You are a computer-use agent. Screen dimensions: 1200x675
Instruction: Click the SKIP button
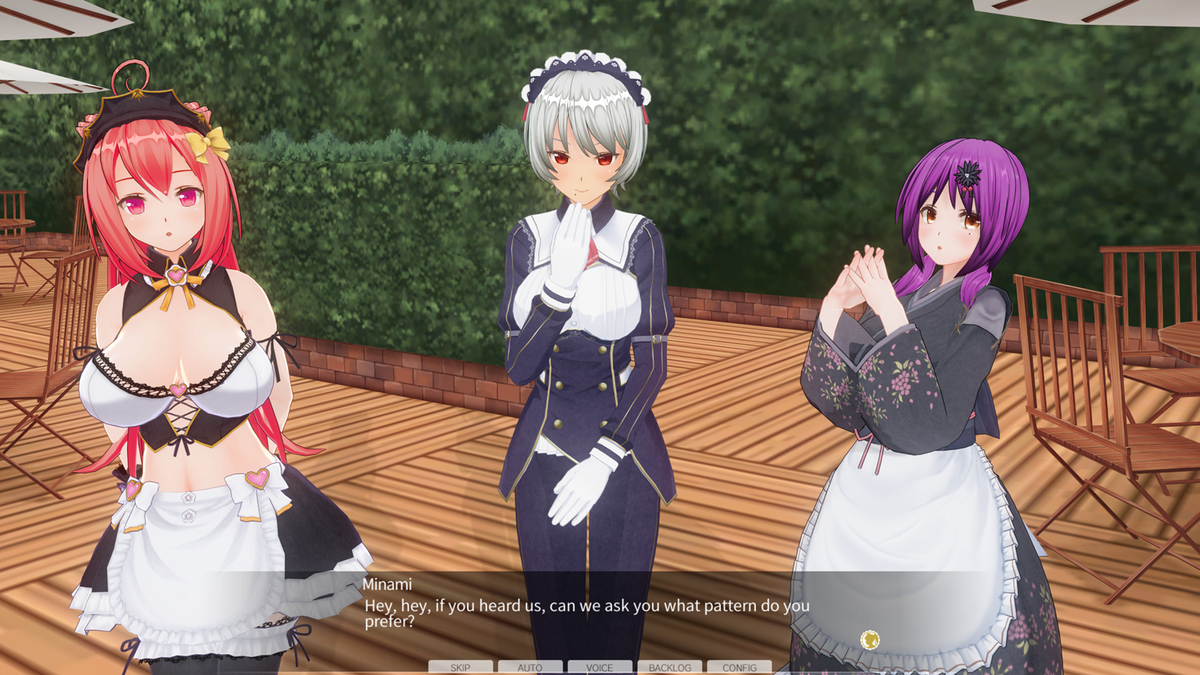(460, 667)
